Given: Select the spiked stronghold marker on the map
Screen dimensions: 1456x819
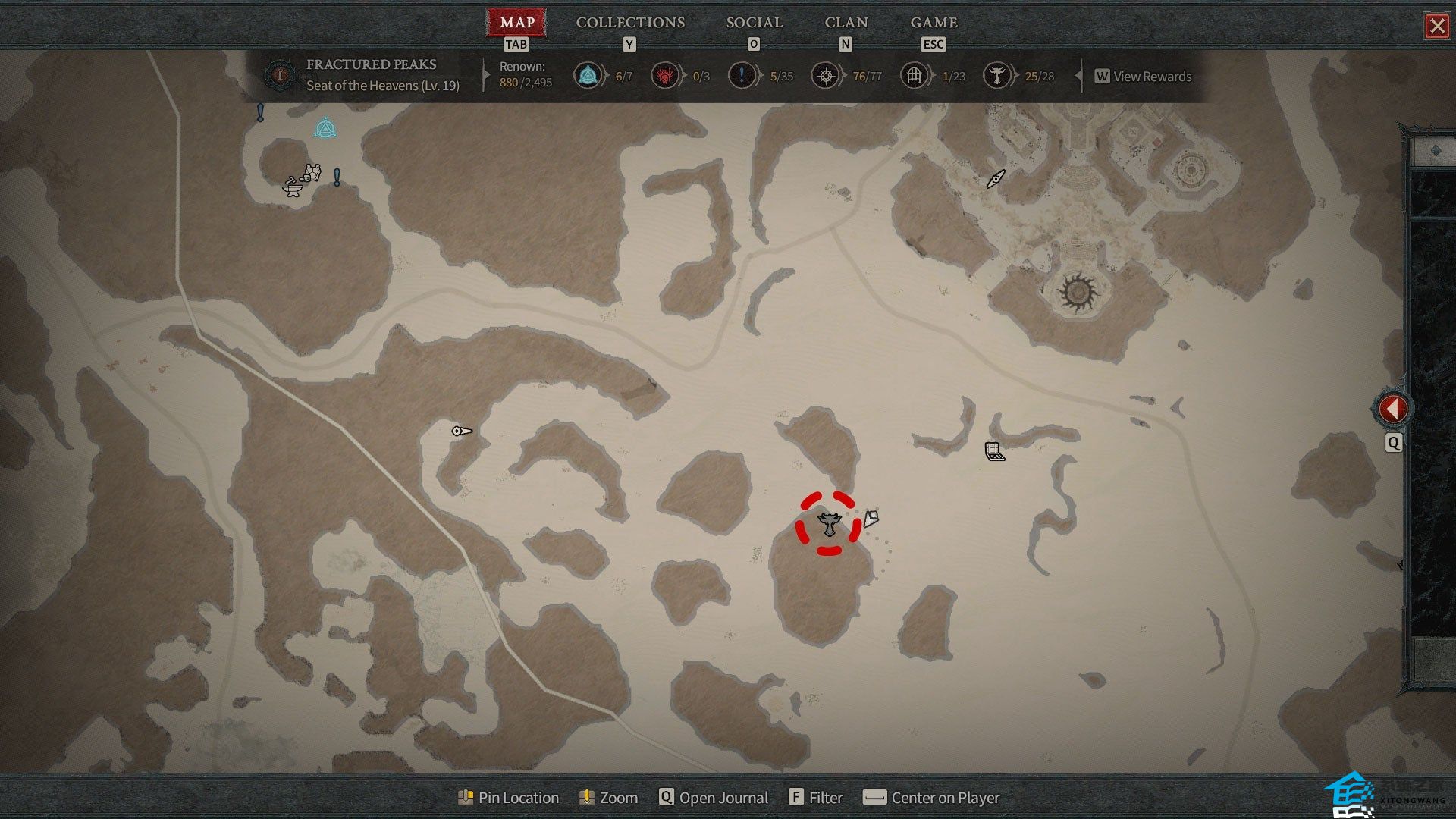Looking at the screenshot, I should (x=1077, y=292).
